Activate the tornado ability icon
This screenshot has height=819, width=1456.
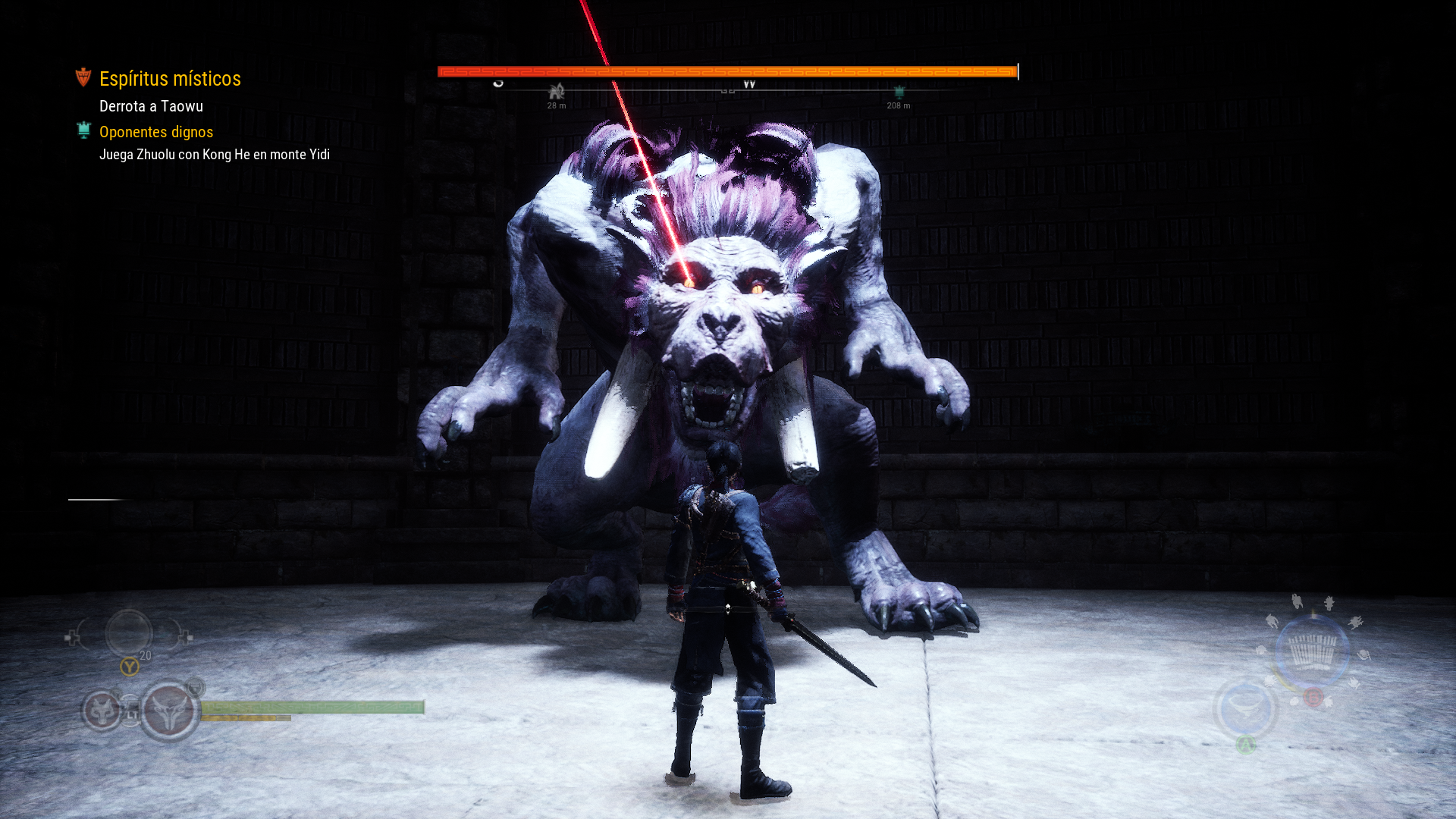1245,708
